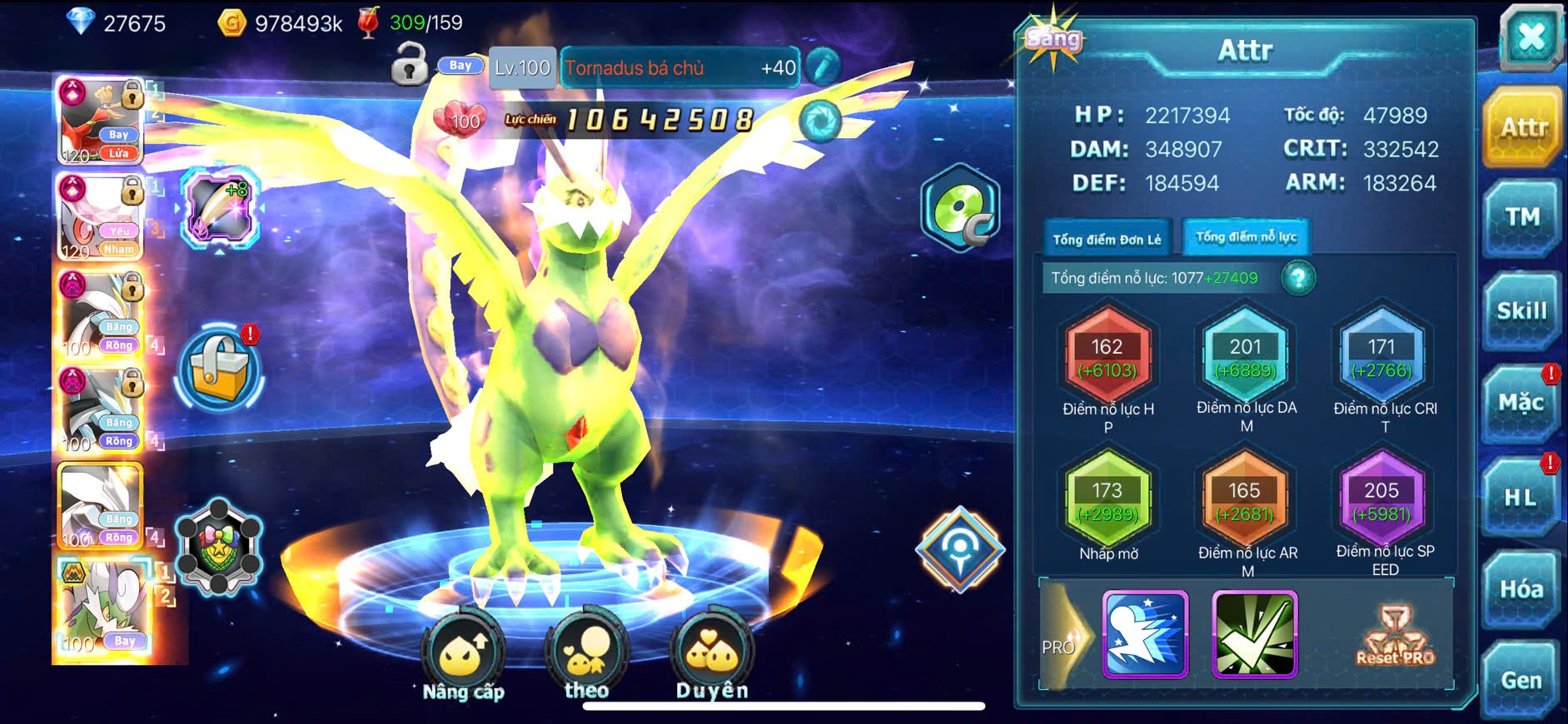1568x724 pixels.
Task: Choose the purple SPEED effort hexagon
Action: pyautogui.click(x=1381, y=501)
